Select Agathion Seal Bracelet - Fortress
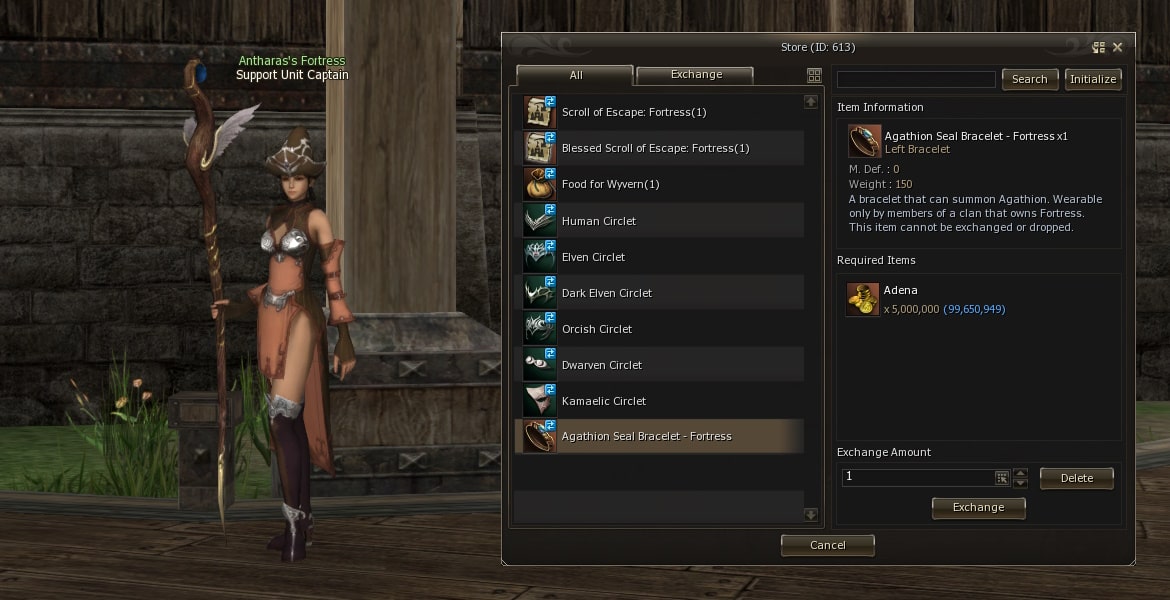The height and width of the screenshot is (600, 1170). tap(646, 437)
